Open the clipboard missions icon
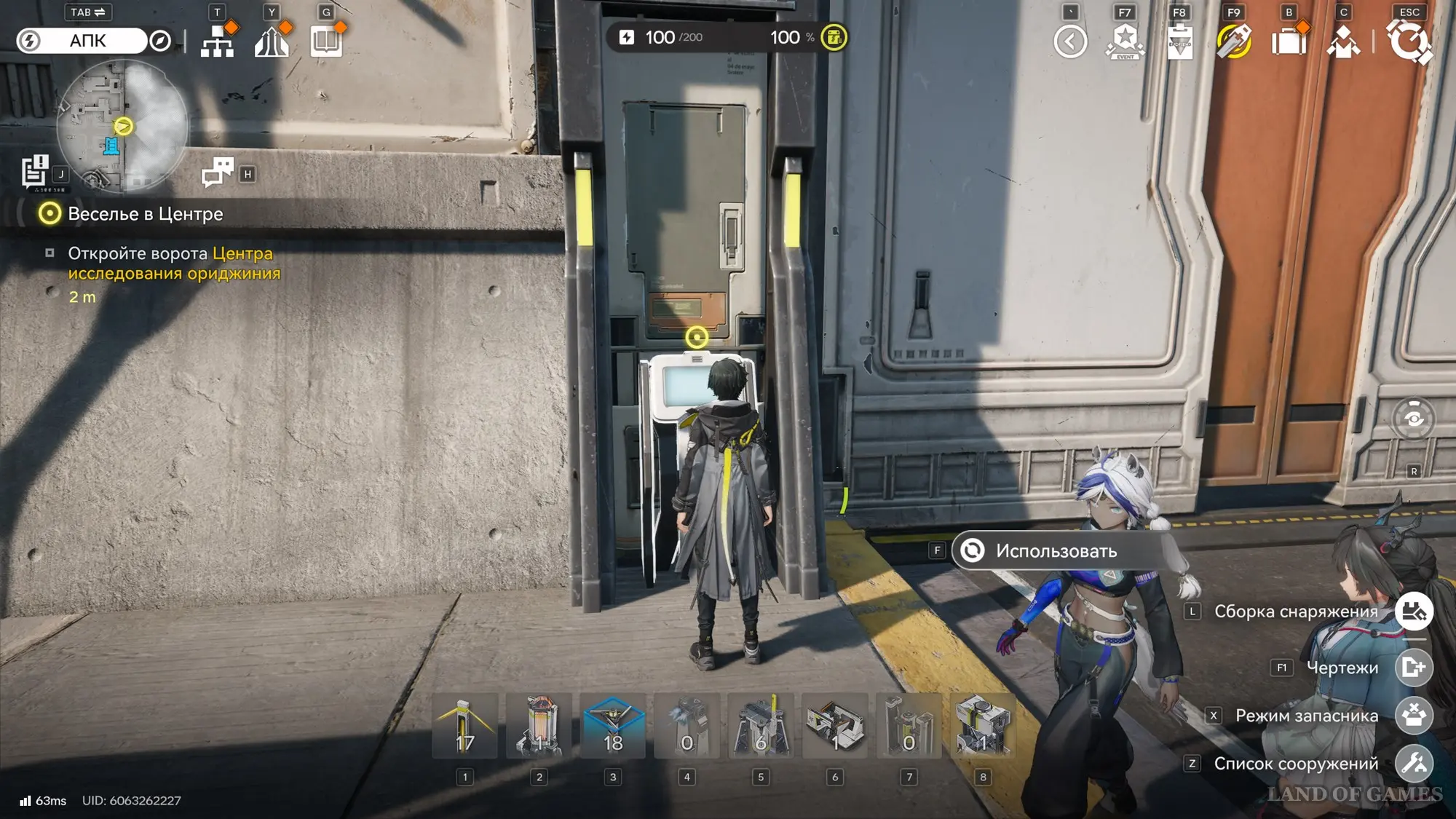Viewport: 1456px width, 819px height. (x=1179, y=41)
